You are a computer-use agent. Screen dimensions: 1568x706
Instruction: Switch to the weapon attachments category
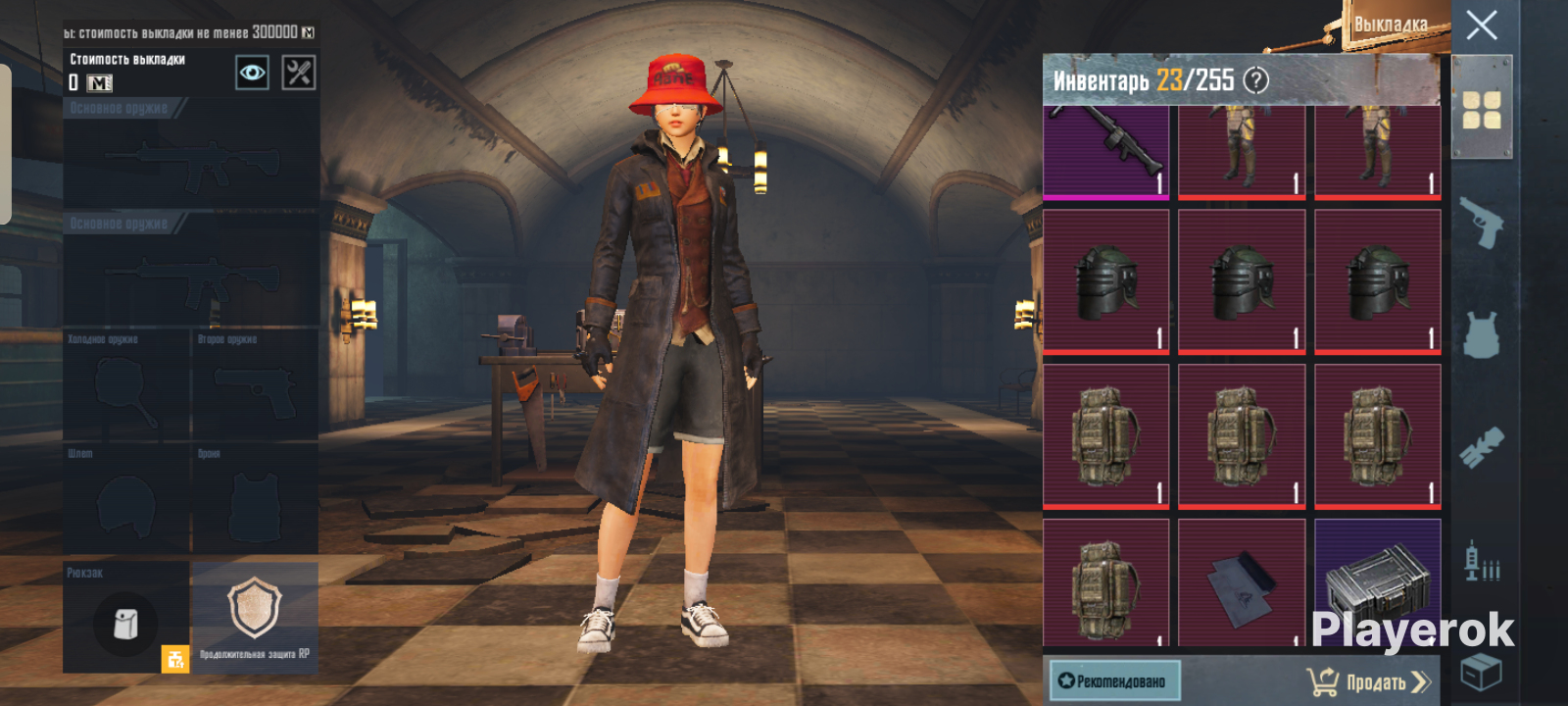coord(1481,447)
